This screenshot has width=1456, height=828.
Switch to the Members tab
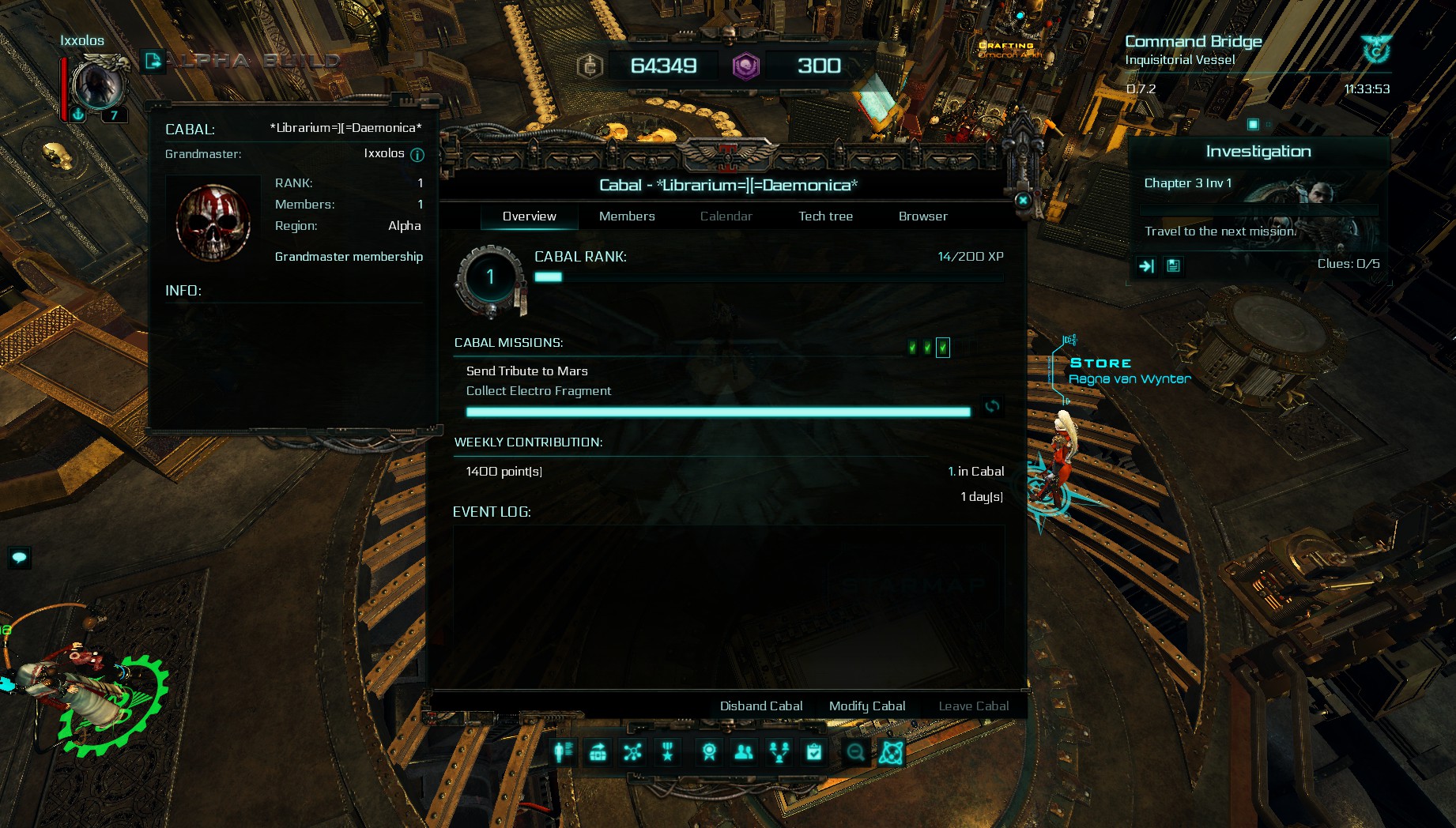pyautogui.click(x=627, y=216)
